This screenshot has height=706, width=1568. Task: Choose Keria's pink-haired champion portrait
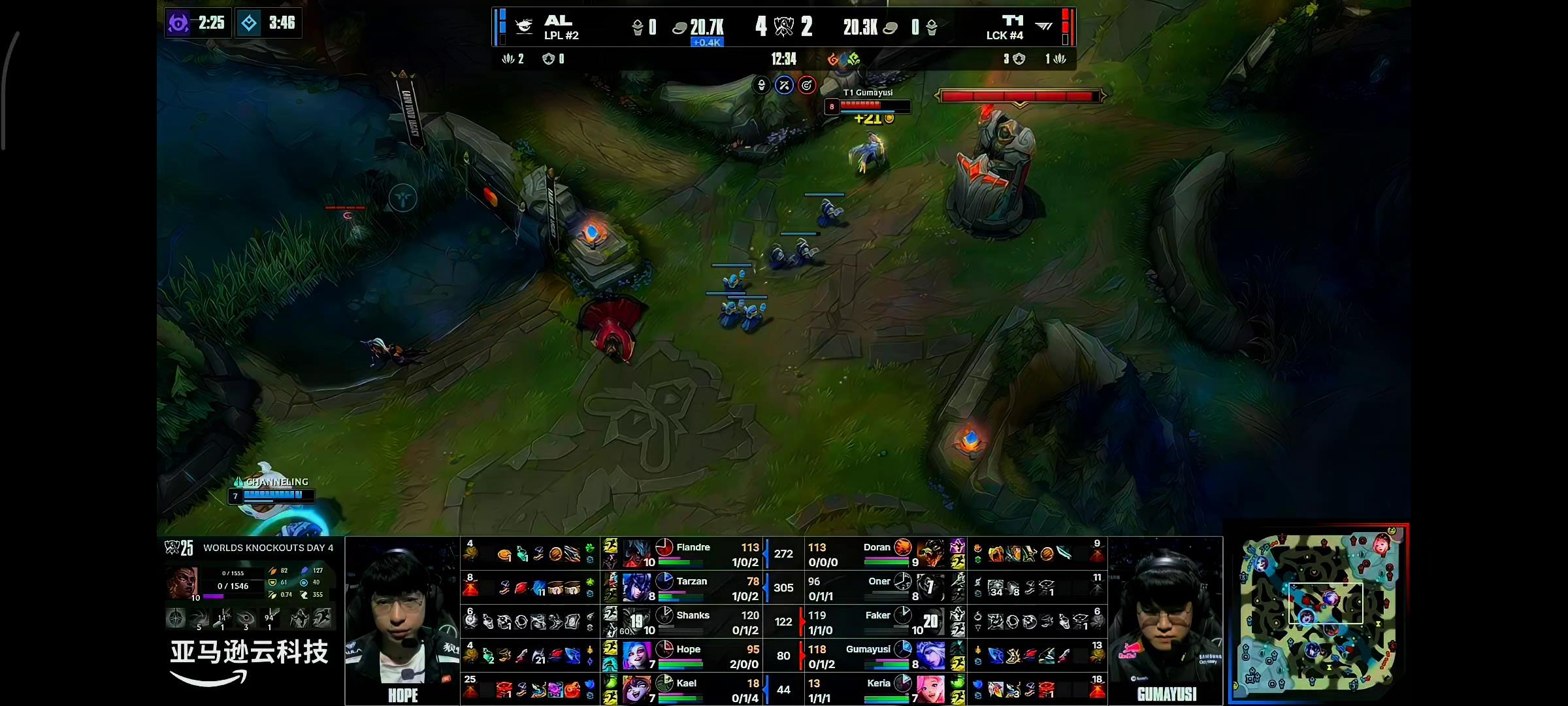point(930,689)
